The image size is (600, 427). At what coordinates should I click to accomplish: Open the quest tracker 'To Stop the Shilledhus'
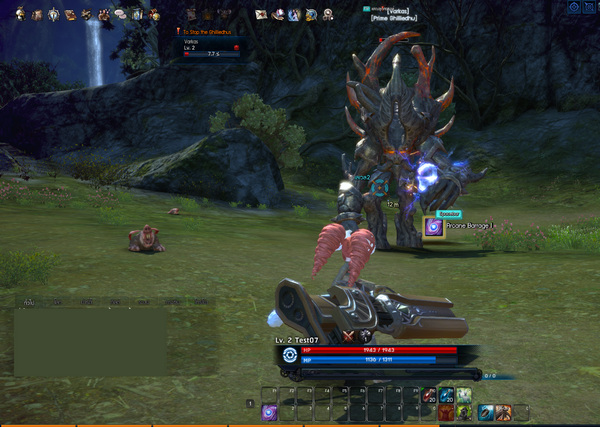click(212, 32)
